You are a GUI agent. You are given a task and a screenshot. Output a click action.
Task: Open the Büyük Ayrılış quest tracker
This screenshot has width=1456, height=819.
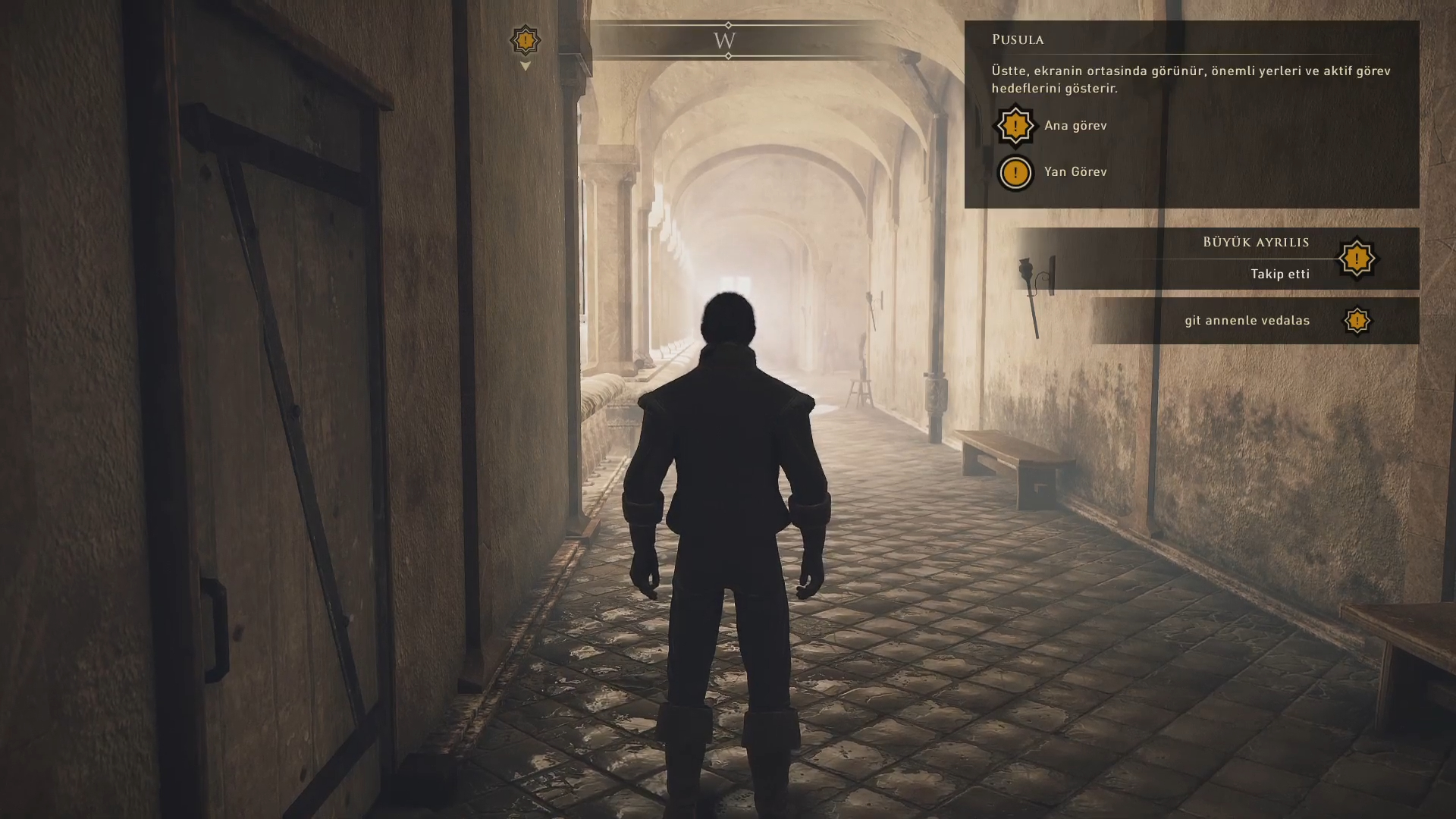[x=1256, y=258]
